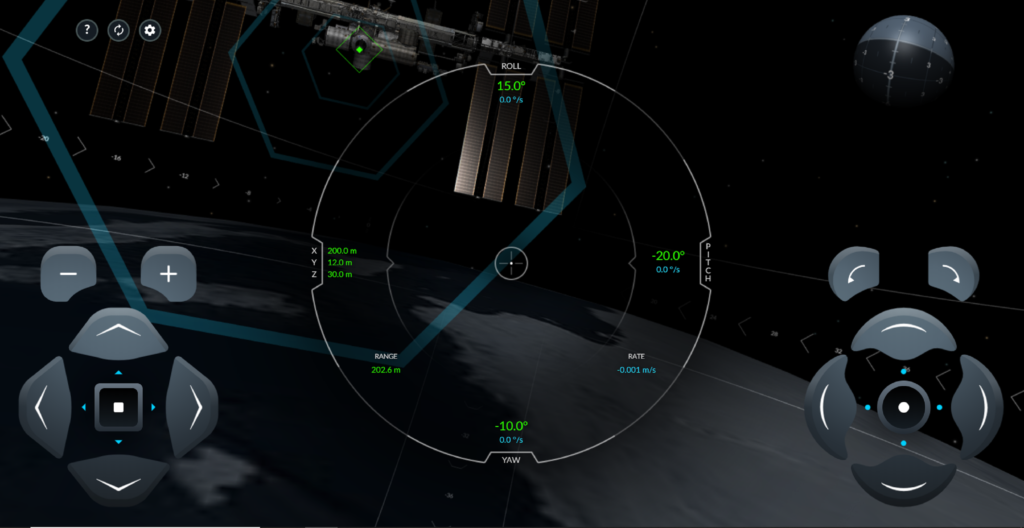
Task: Click the pitch up rotation control
Action: [904, 334]
